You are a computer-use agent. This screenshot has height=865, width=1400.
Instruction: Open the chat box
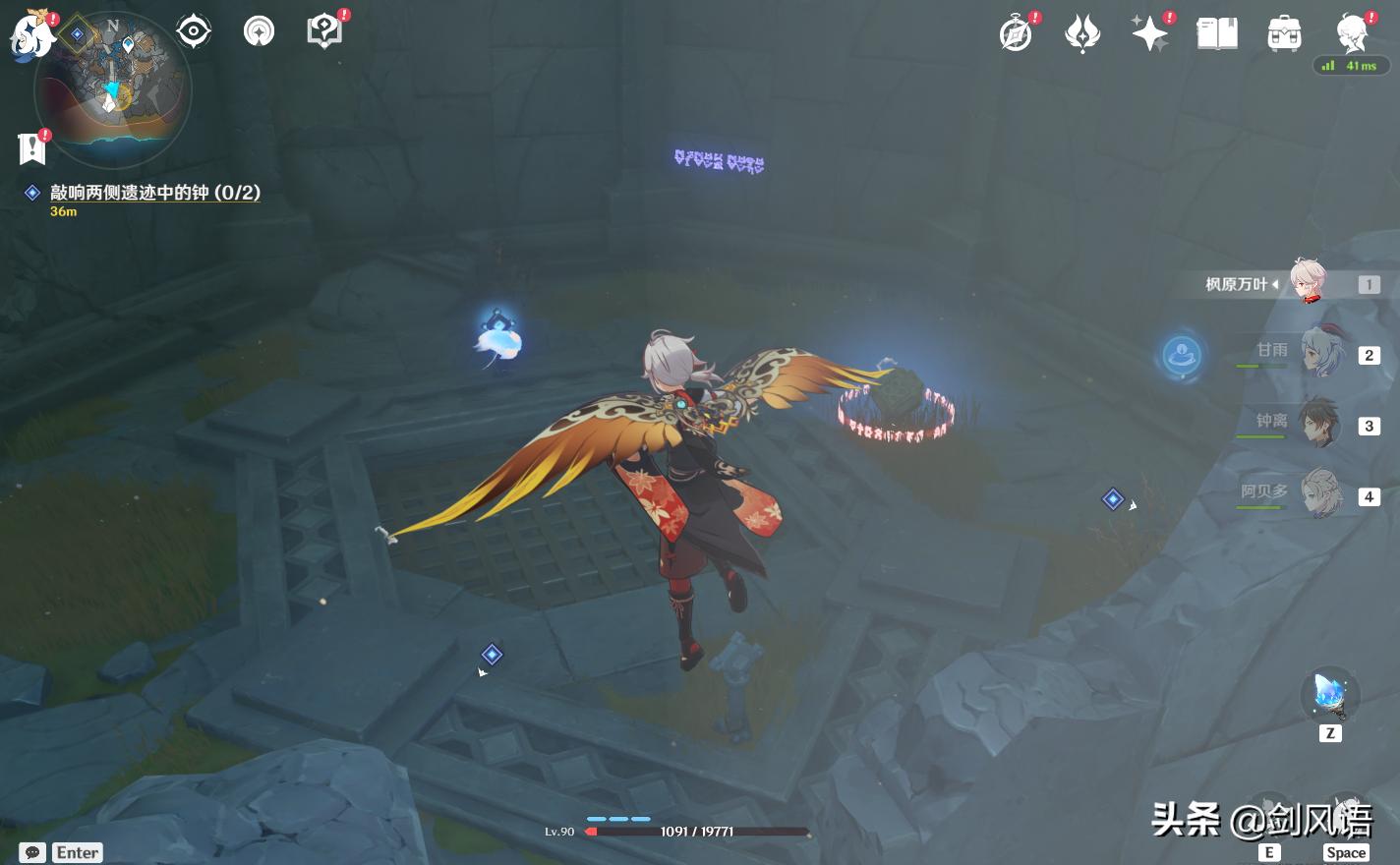pyautogui.click(x=32, y=852)
